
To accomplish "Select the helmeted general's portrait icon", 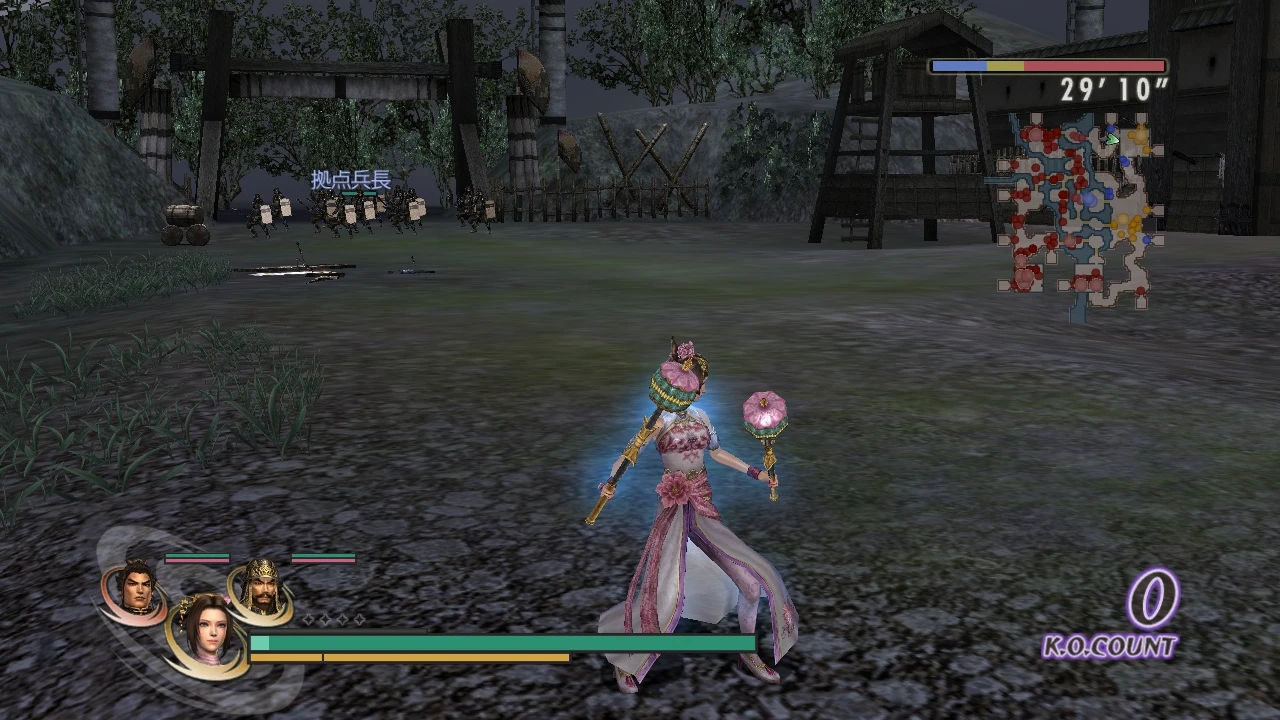I will [265, 588].
